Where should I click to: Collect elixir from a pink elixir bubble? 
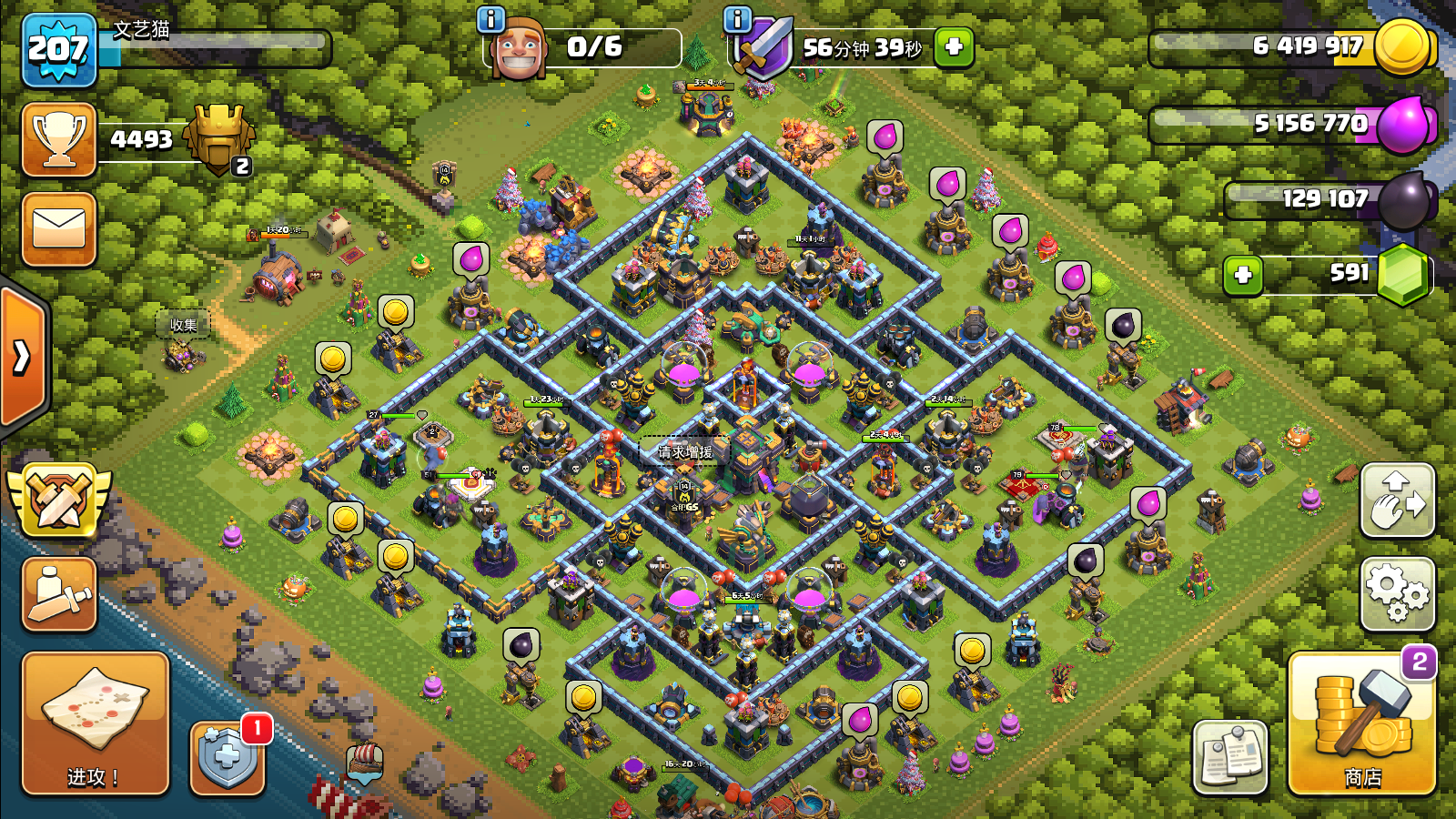coord(471,258)
